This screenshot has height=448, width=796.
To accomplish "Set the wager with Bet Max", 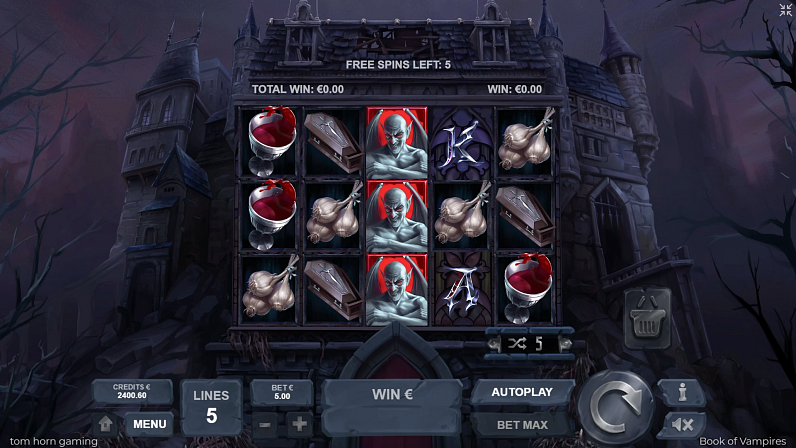I will 523,424.
